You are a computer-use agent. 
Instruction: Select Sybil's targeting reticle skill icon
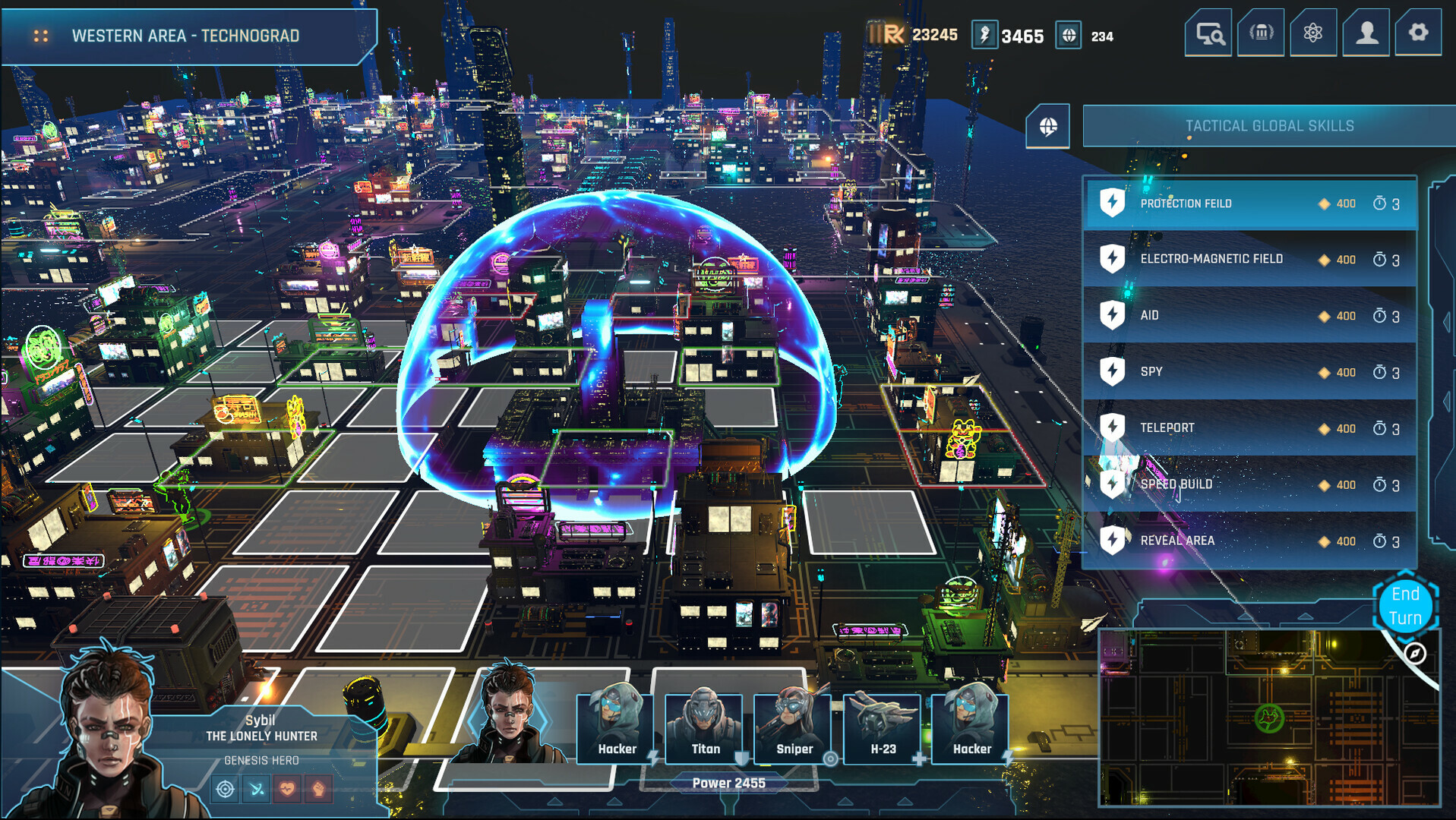click(x=226, y=790)
